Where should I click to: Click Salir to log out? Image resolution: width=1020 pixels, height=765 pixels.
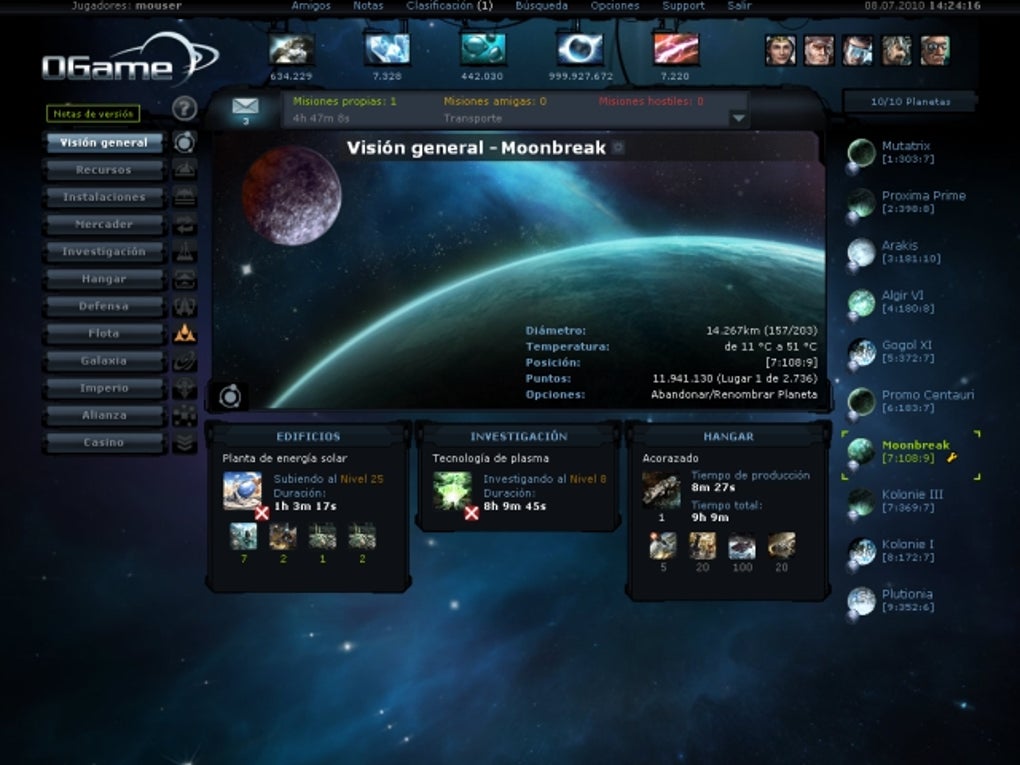(739, 6)
